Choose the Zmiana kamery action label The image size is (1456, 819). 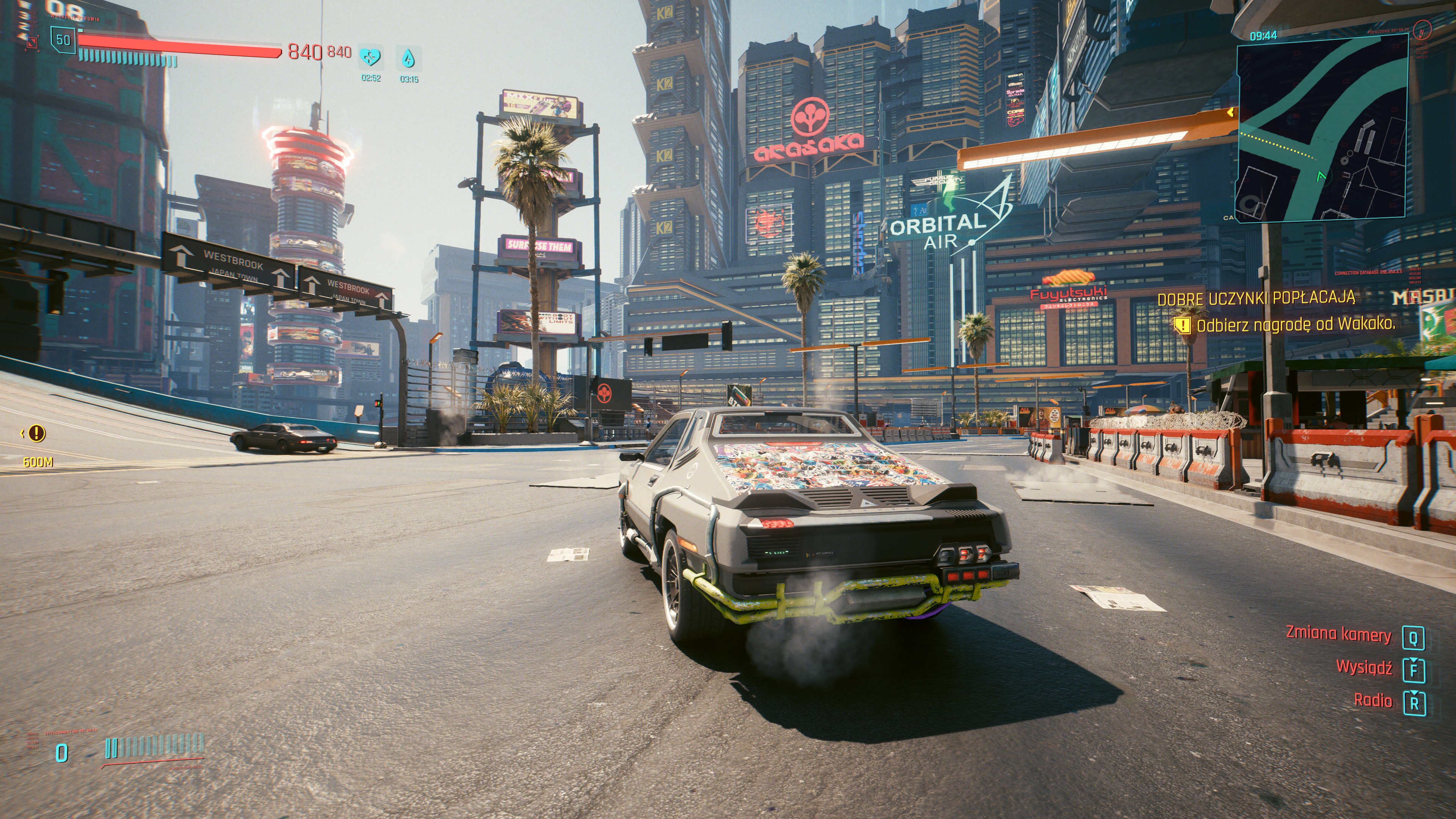[x=1338, y=634]
